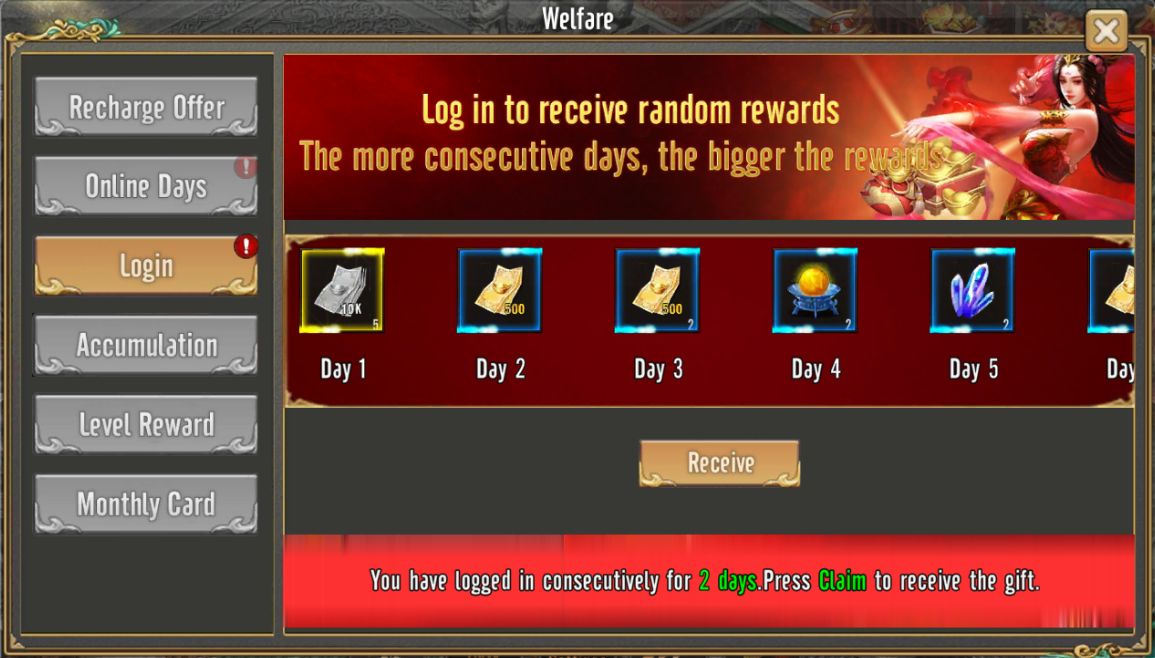1155x658 pixels.
Task: Select the Day 5 blue crystal reward
Action: [x=972, y=290]
